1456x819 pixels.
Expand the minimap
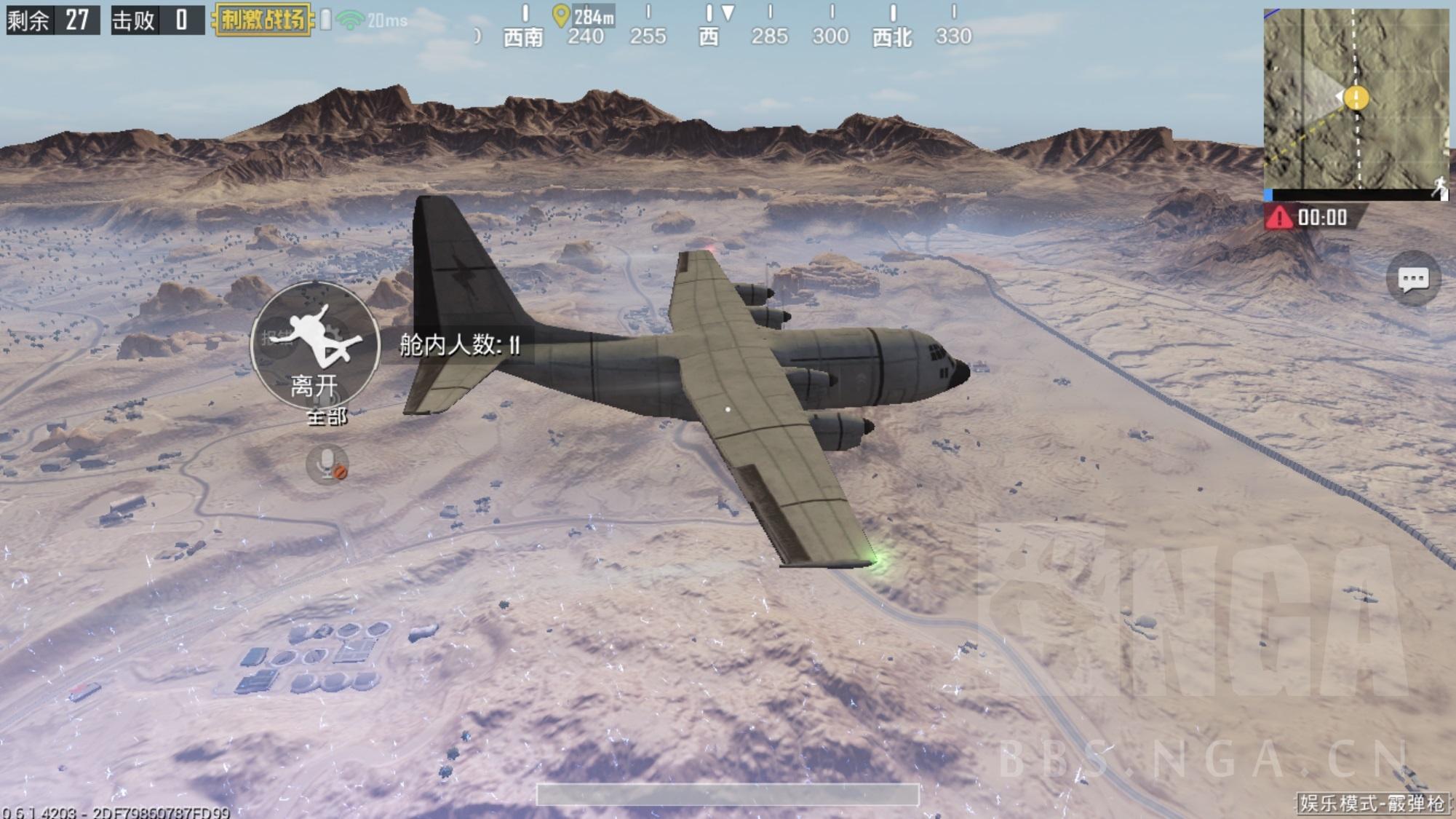pyautogui.click(x=1355, y=100)
